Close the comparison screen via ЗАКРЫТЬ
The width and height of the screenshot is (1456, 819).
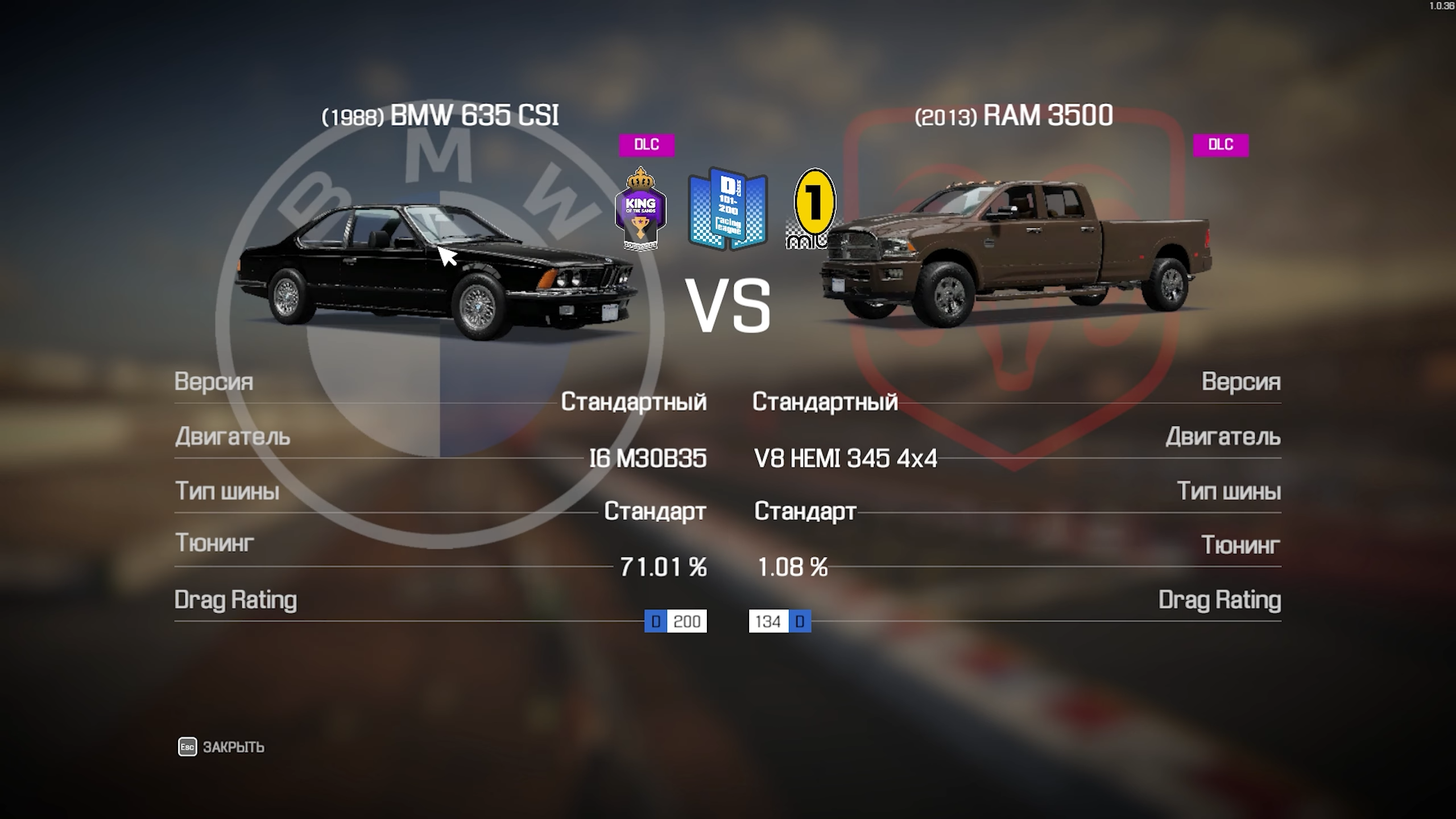pyautogui.click(x=221, y=747)
